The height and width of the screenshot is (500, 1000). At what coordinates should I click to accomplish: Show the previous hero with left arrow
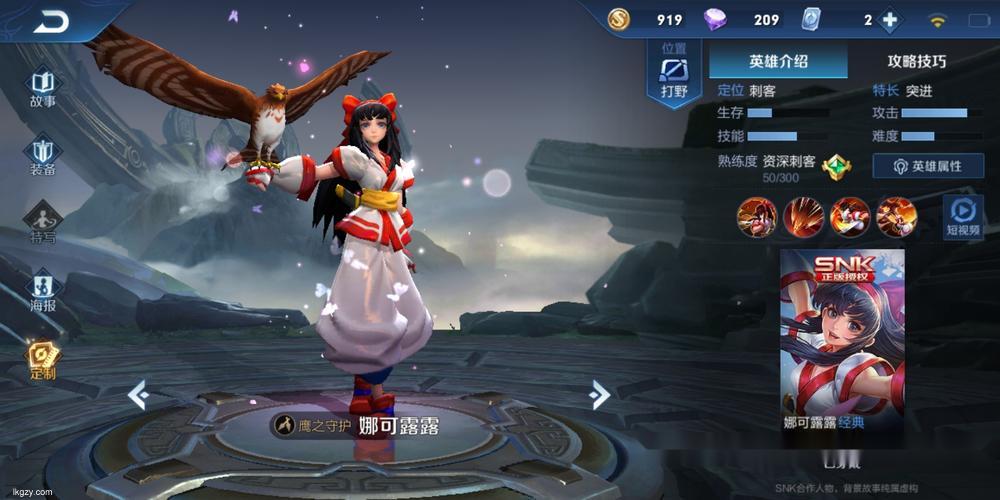[138, 395]
